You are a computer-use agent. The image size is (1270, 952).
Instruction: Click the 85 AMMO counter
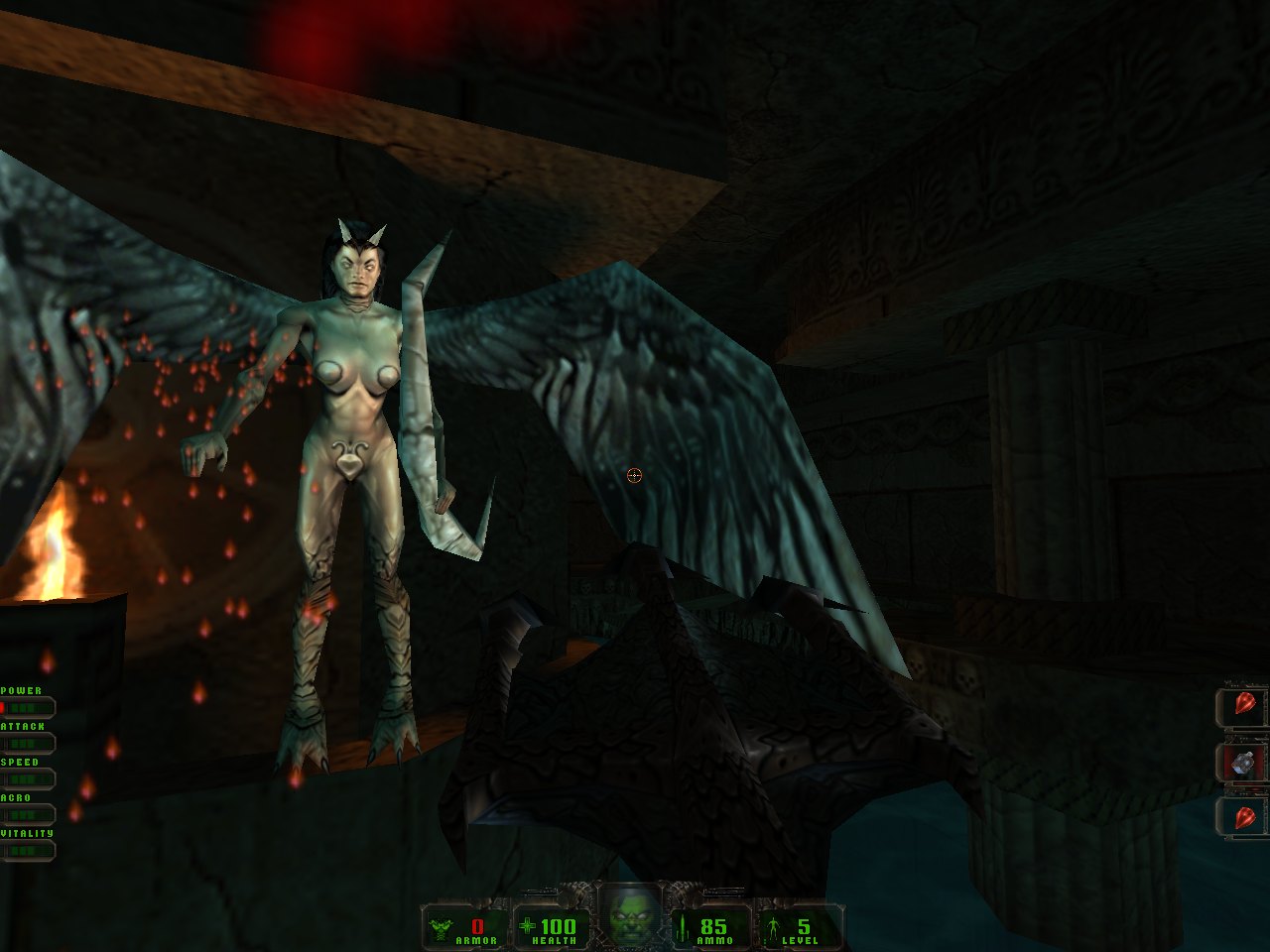click(x=712, y=926)
